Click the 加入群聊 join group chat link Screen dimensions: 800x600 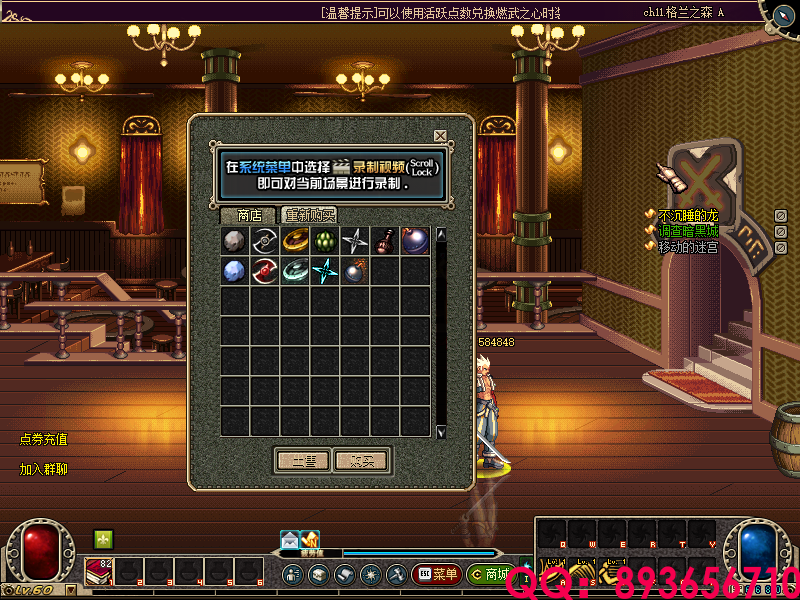point(43,469)
